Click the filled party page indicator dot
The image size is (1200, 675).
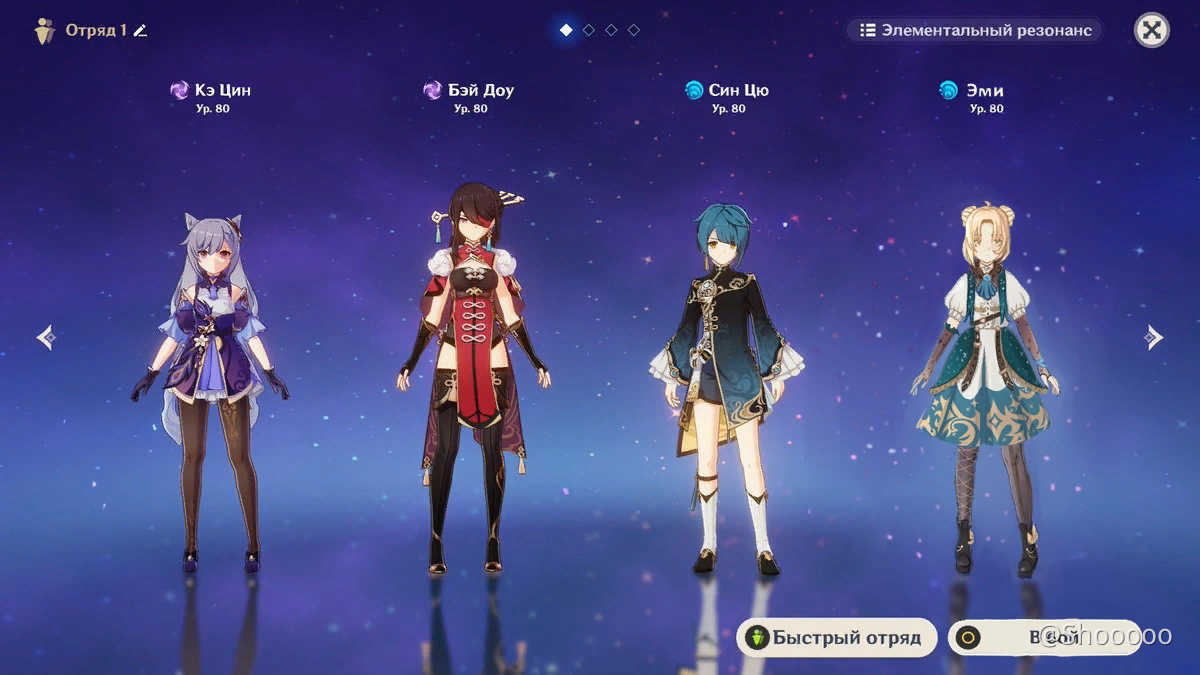566,30
